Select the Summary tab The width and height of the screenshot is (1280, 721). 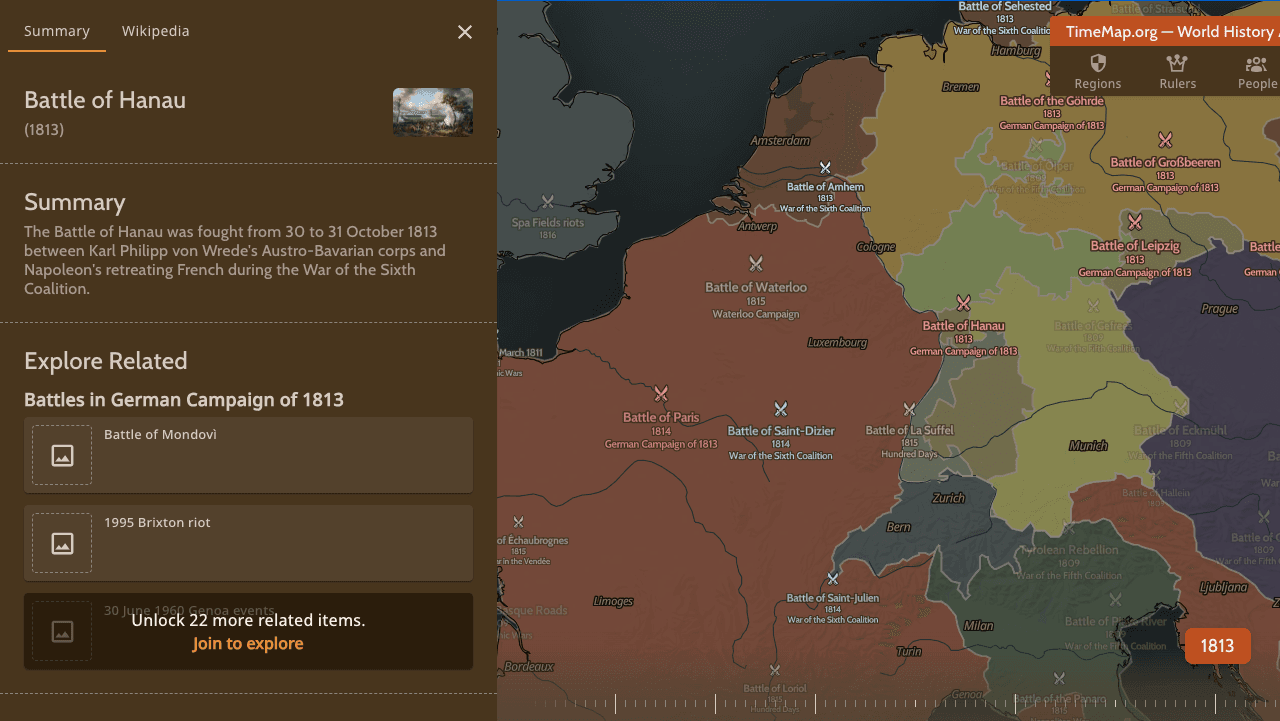57,31
